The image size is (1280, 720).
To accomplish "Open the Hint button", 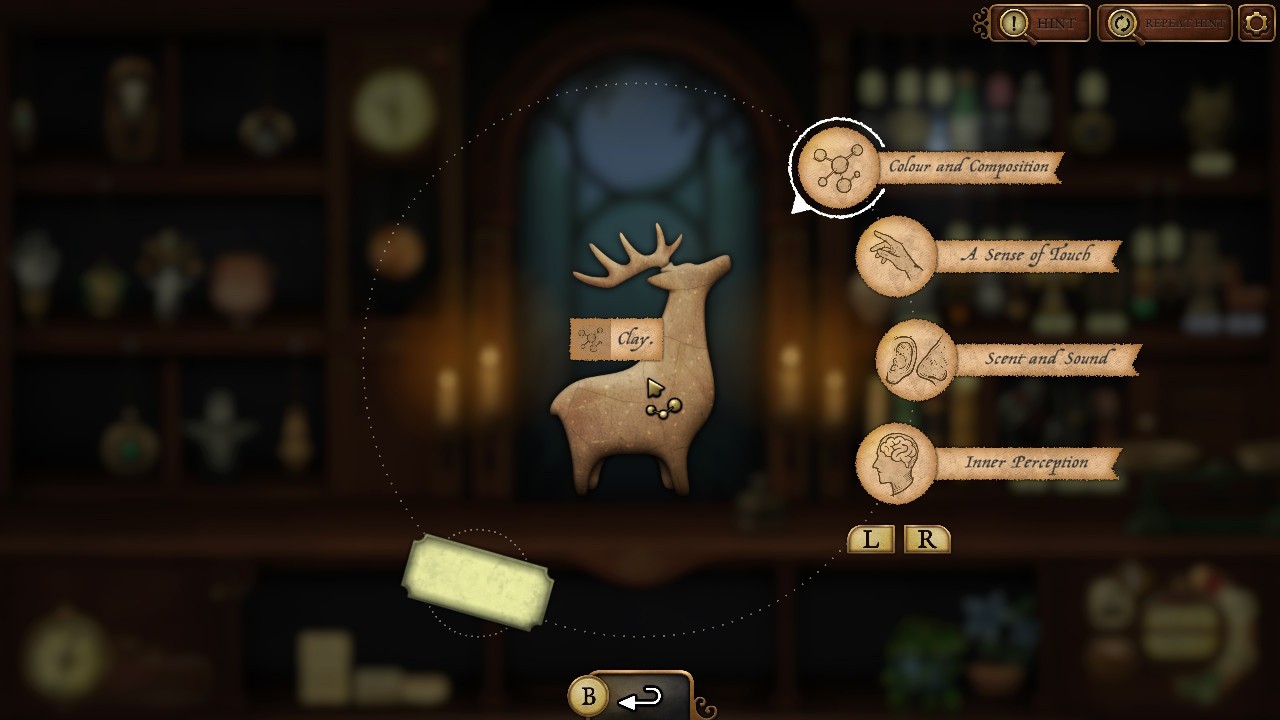I will [x=1038, y=23].
